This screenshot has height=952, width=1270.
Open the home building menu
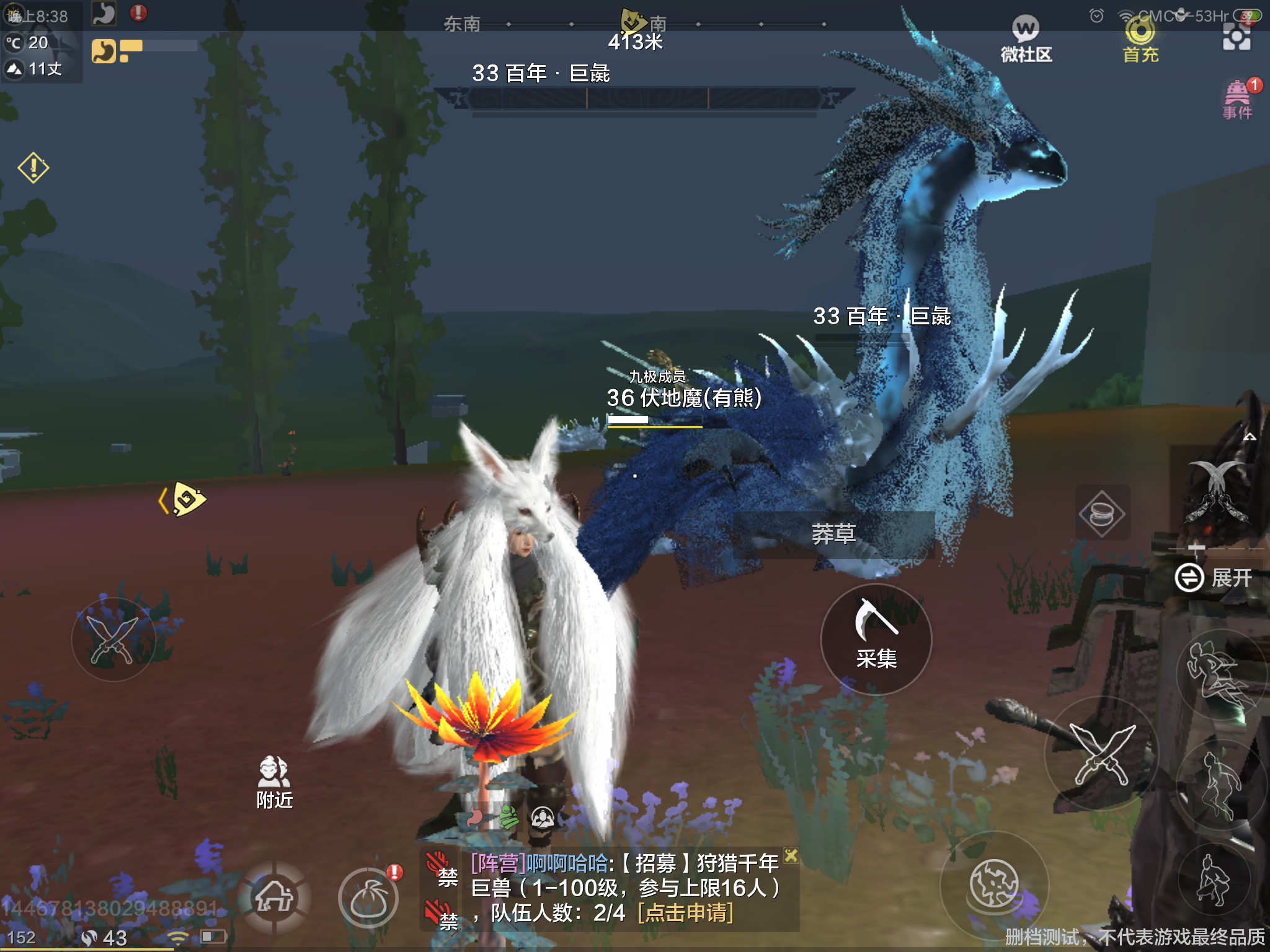275,896
